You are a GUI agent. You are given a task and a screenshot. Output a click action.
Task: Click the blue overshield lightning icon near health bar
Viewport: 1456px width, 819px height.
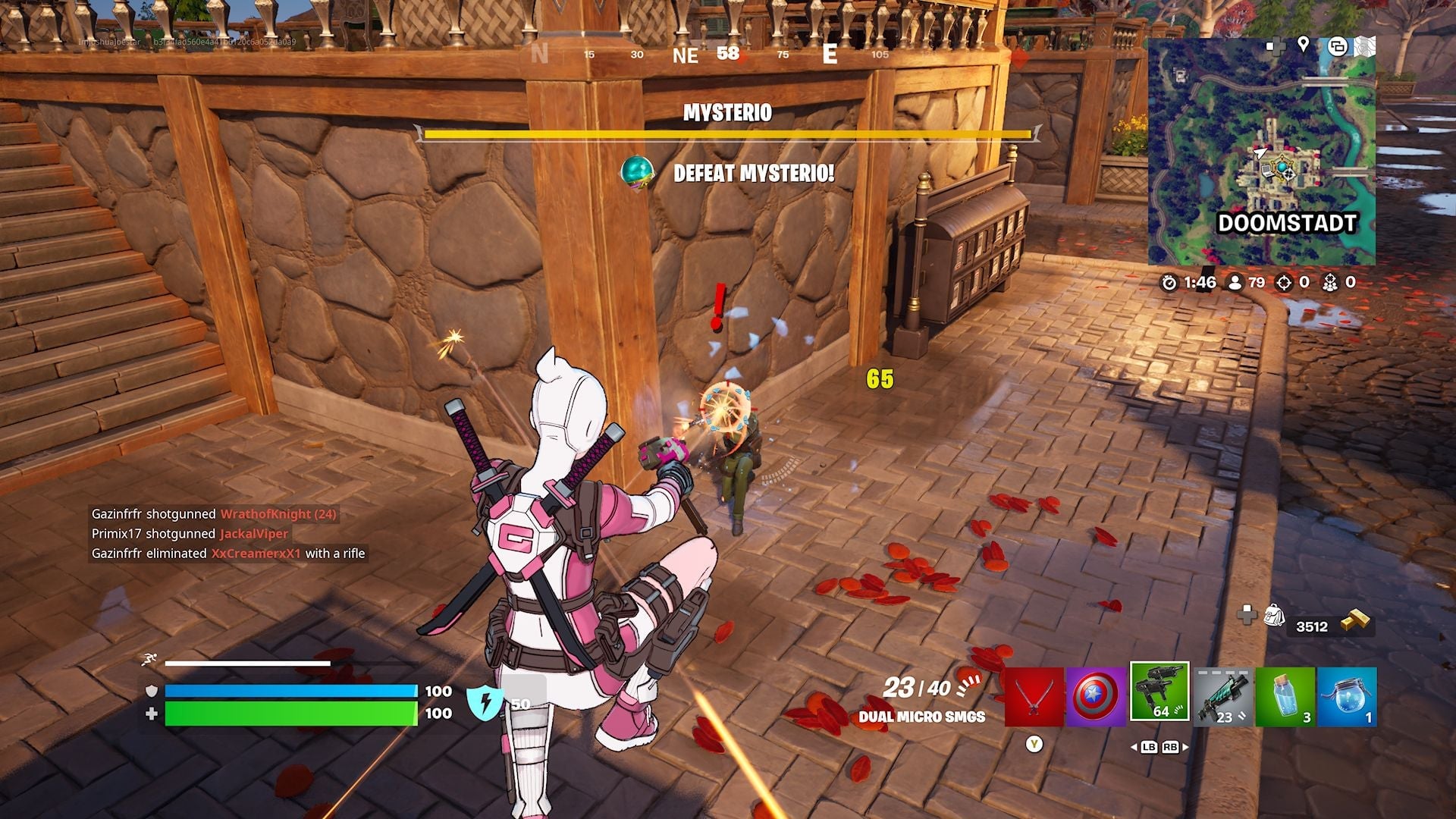(x=486, y=704)
